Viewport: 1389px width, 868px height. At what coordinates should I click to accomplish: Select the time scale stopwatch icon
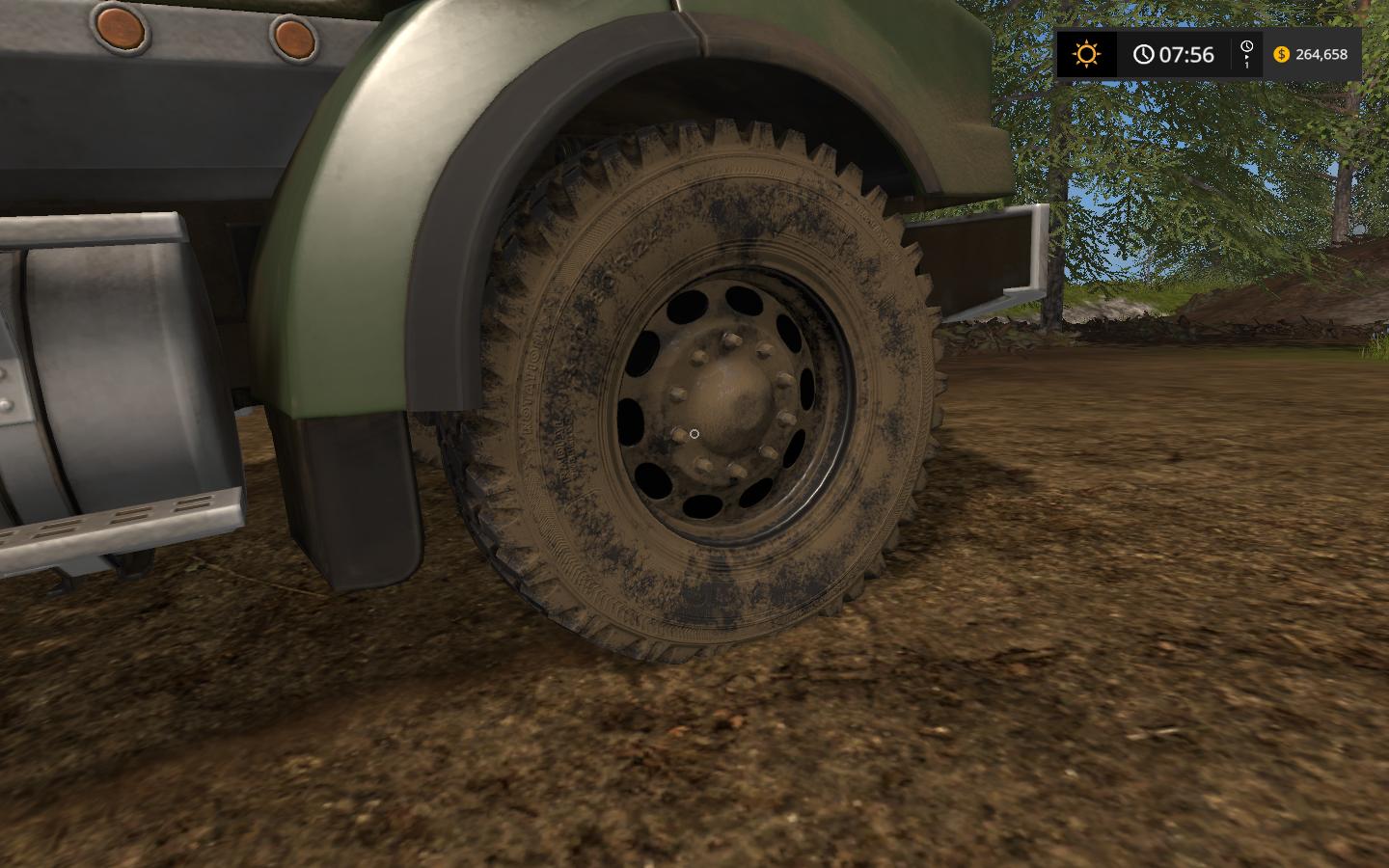(x=1246, y=48)
